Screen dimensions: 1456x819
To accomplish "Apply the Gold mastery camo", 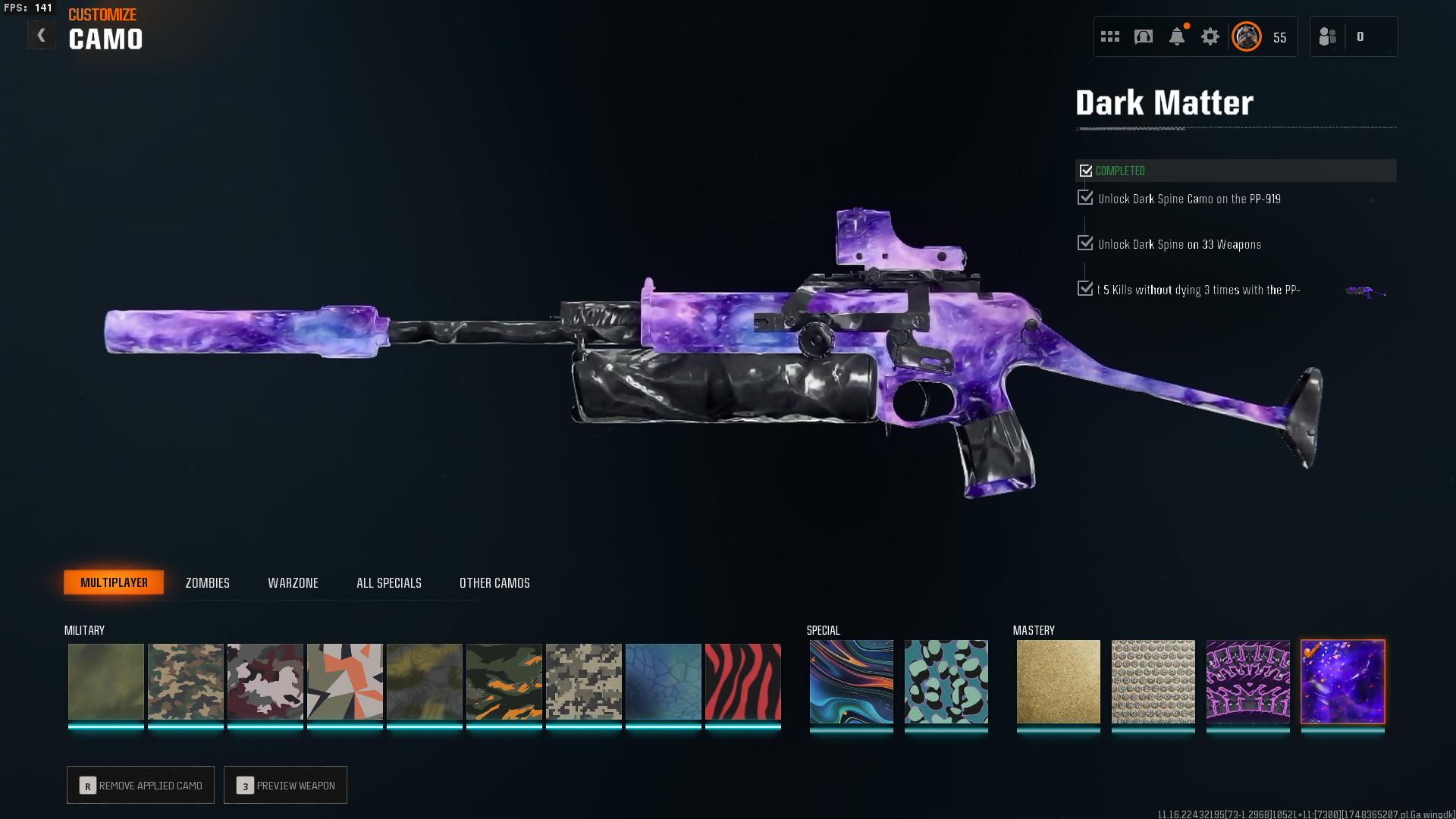I will tap(1058, 681).
